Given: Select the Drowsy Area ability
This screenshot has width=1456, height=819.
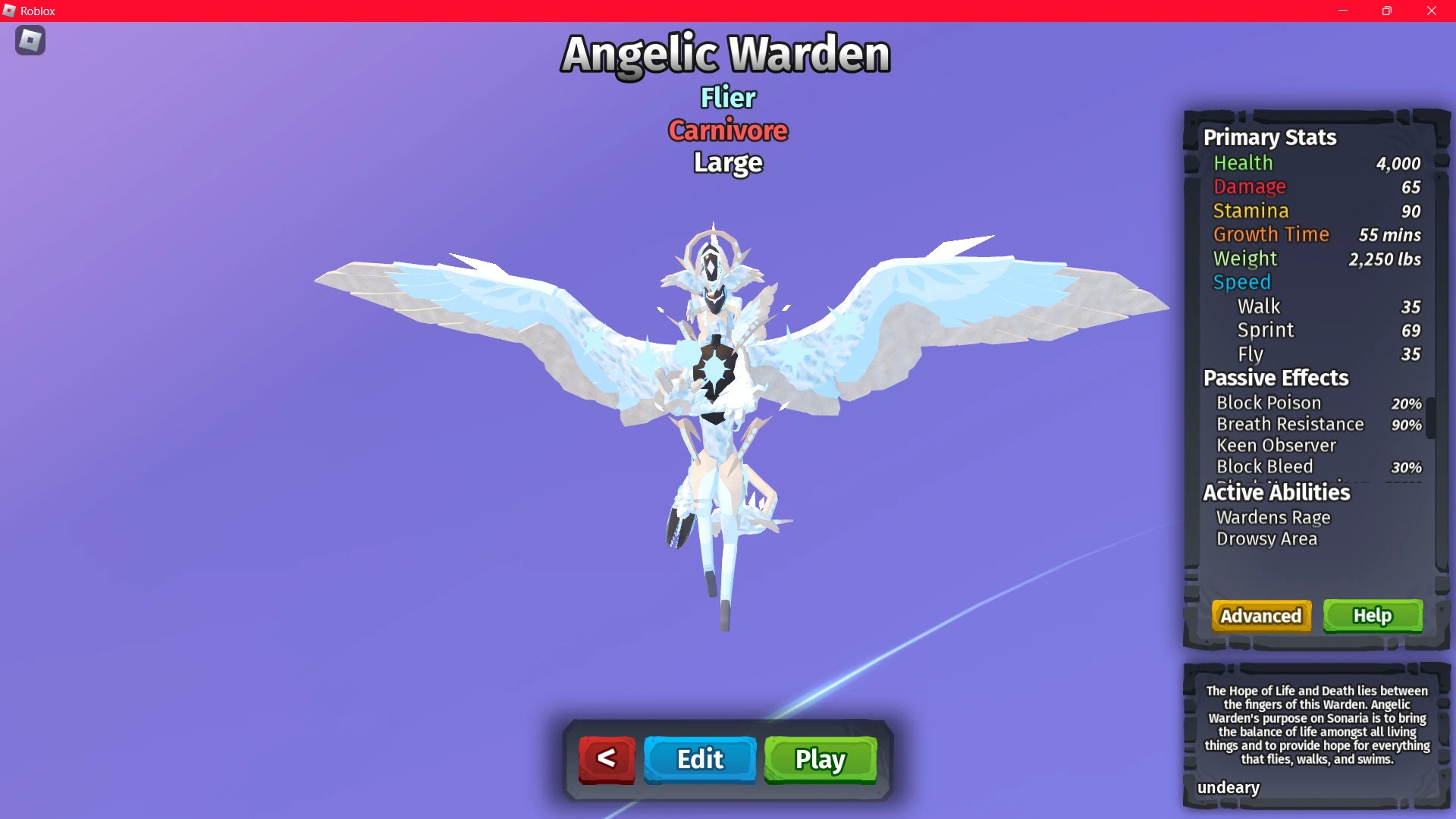Looking at the screenshot, I should click(x=1267, y=538).
